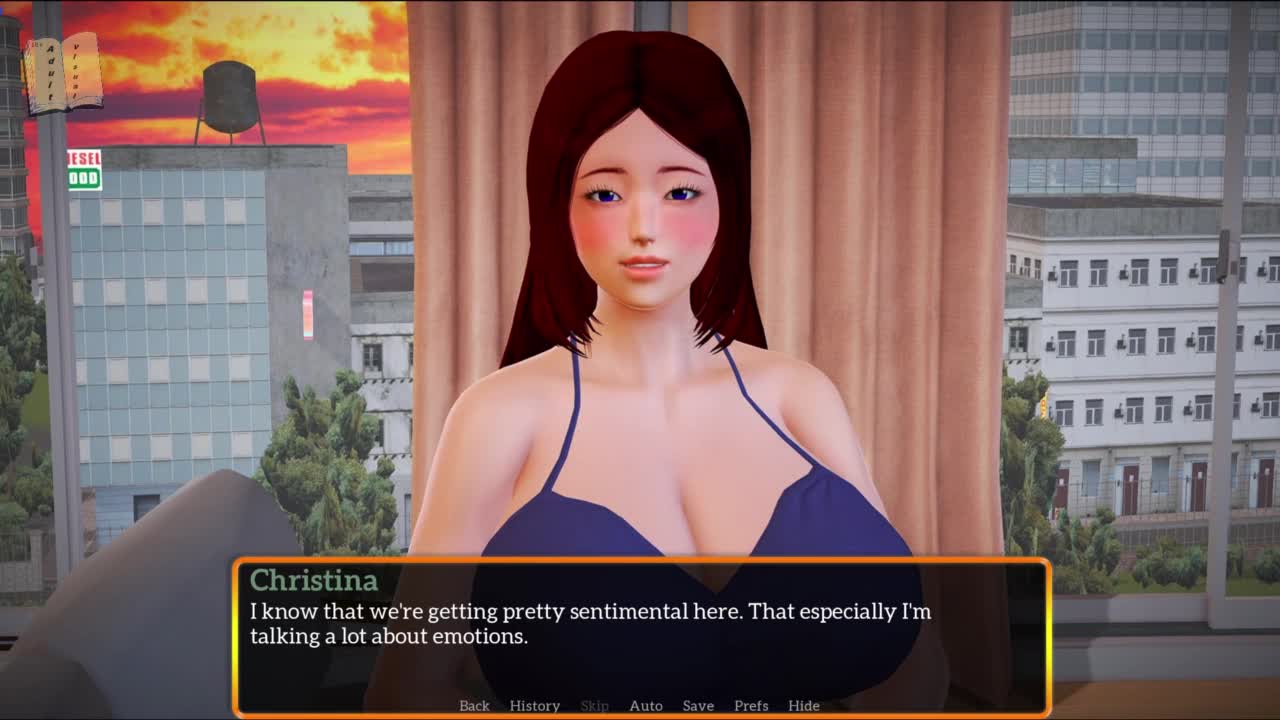The height and width of the screenshot is (720, 1280).
Task: Hide the dialogue text box
Action: (x=803, y=705)
